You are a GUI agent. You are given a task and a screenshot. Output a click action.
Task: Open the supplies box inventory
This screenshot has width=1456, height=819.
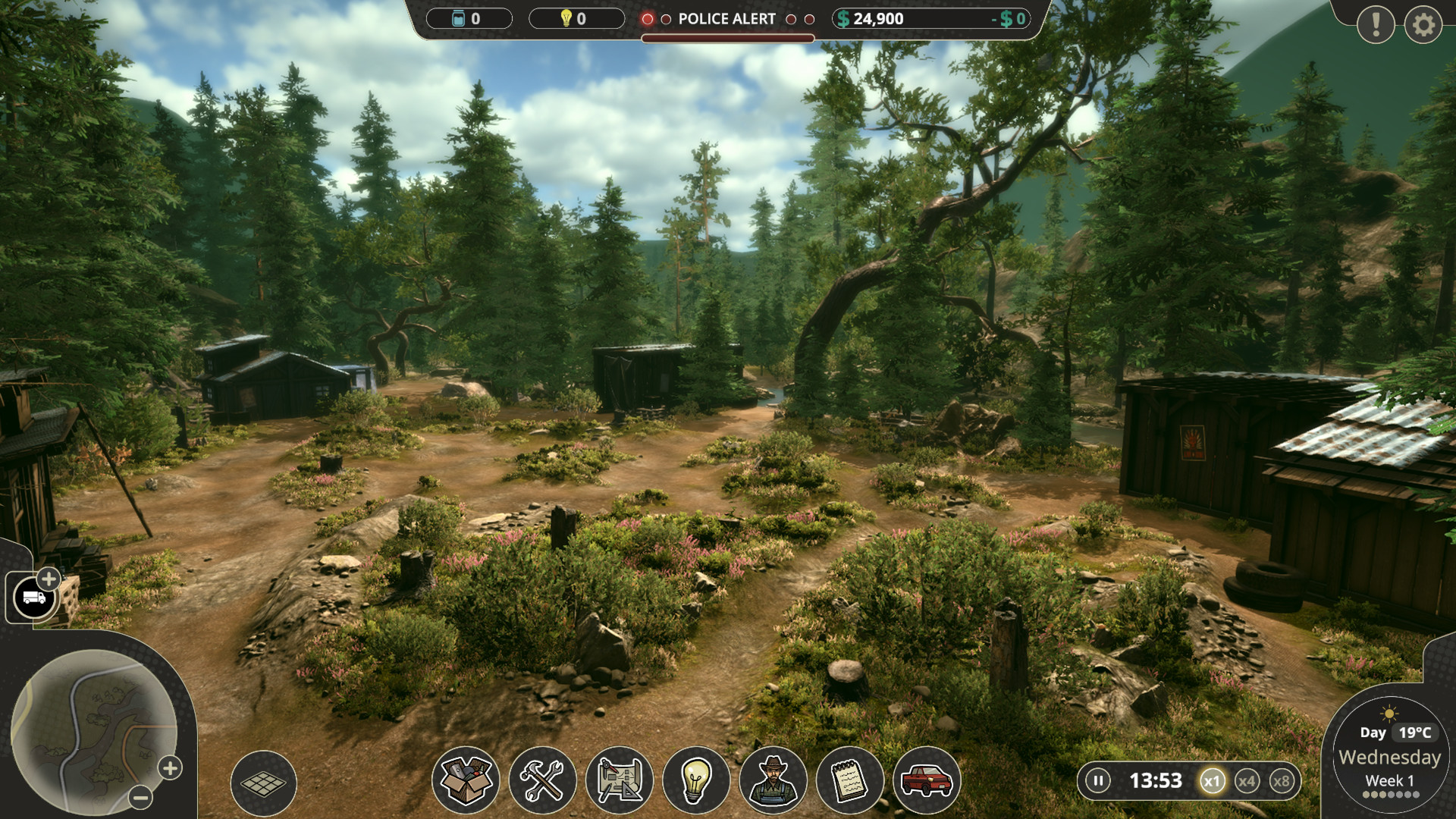(466, 780)
